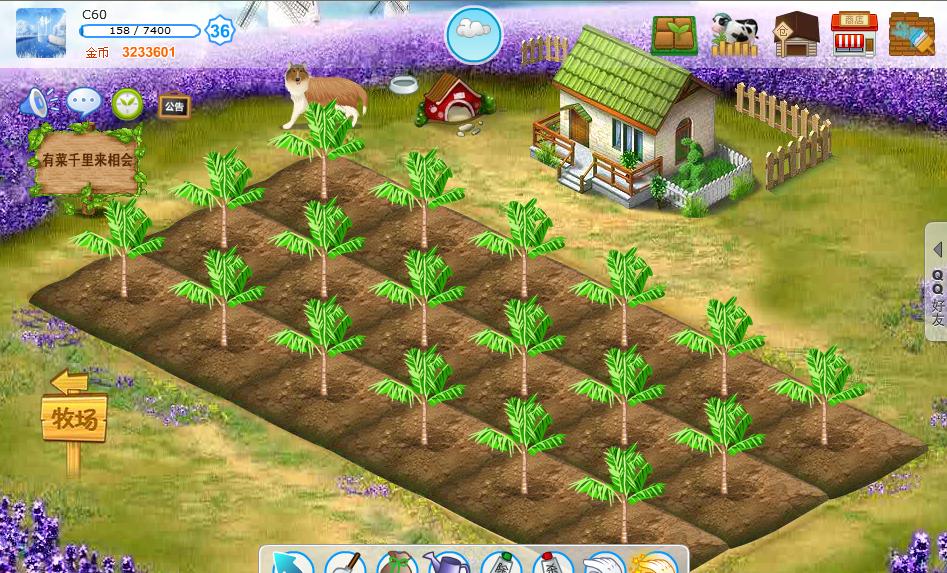Select the seed bag tool

(397, 563)
